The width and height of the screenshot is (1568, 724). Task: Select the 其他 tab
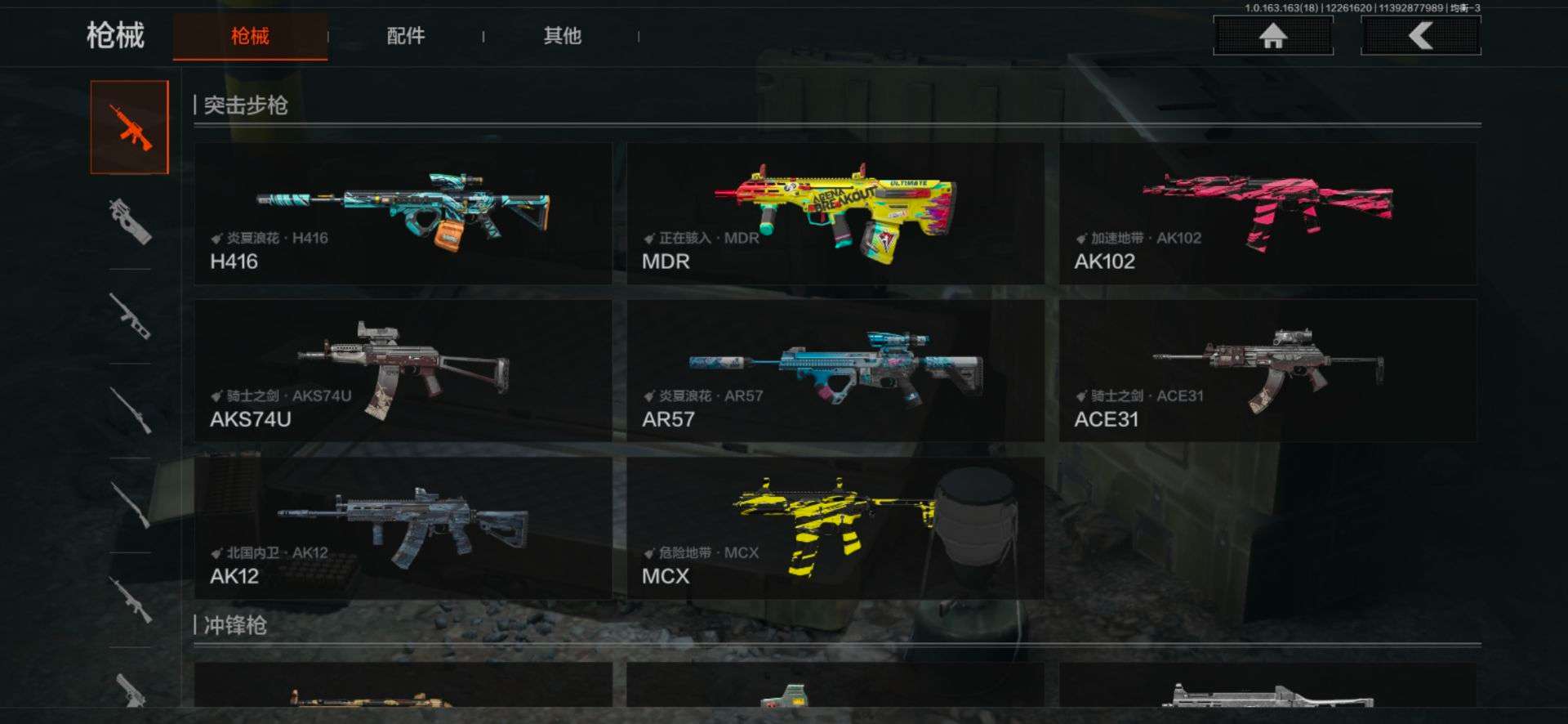coord(563,36)
